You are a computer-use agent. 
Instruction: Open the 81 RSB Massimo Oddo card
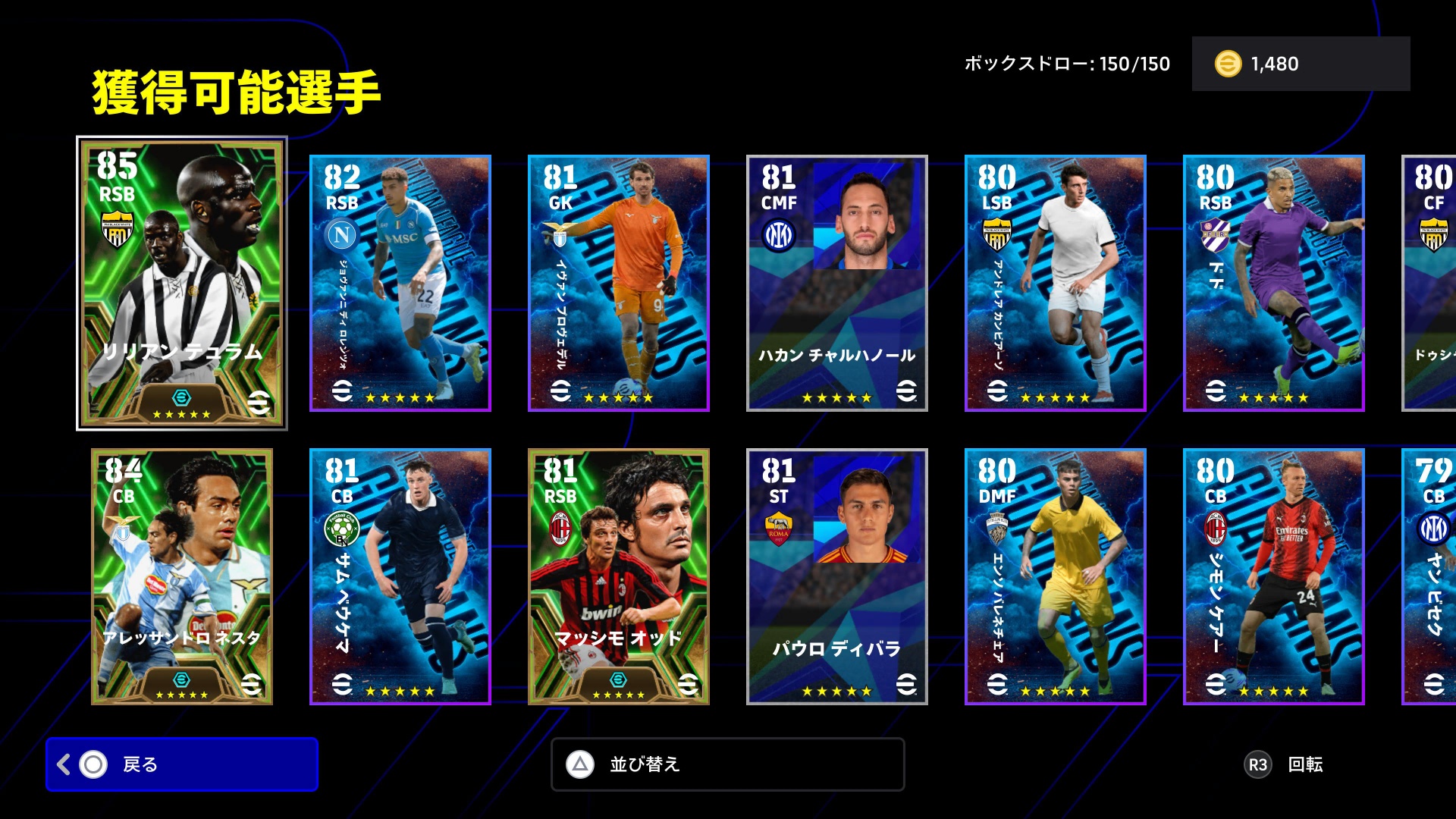618,576
